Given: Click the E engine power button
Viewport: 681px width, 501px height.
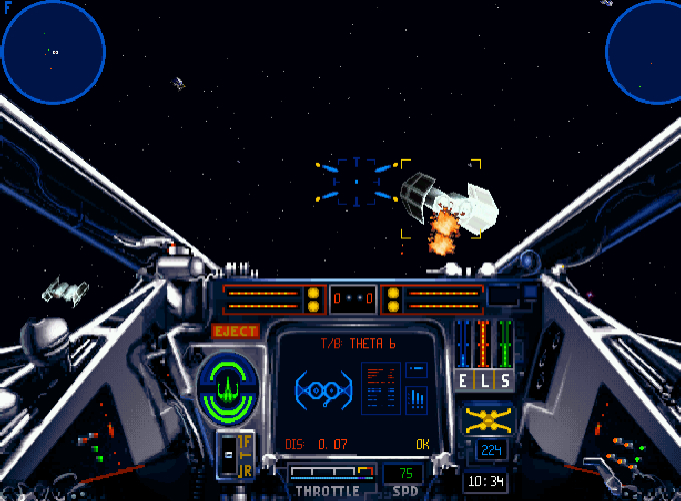Looking at the screenshot, I should pos(463,380).
